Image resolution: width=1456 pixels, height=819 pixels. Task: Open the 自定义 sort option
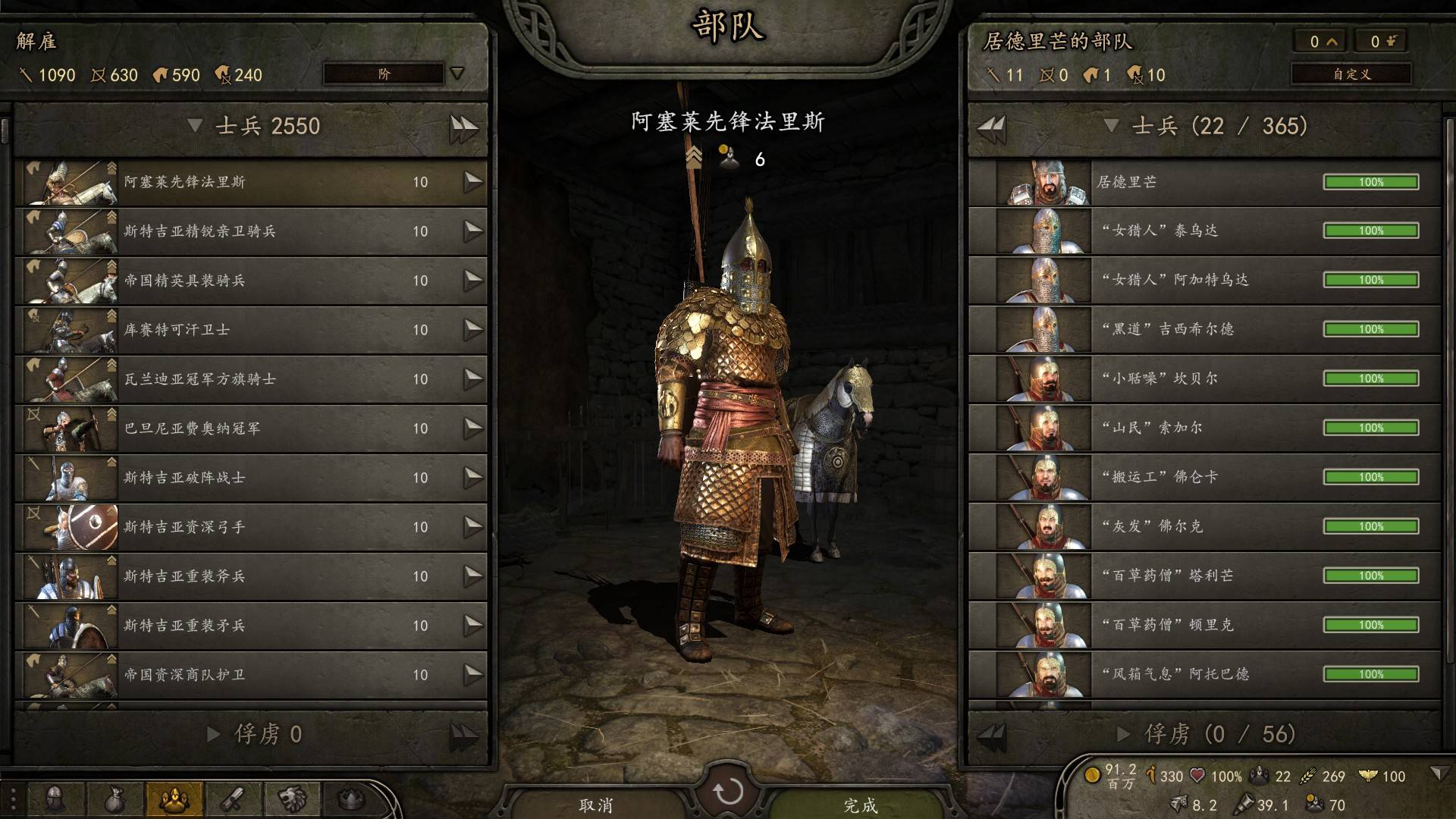[1351, 74]
